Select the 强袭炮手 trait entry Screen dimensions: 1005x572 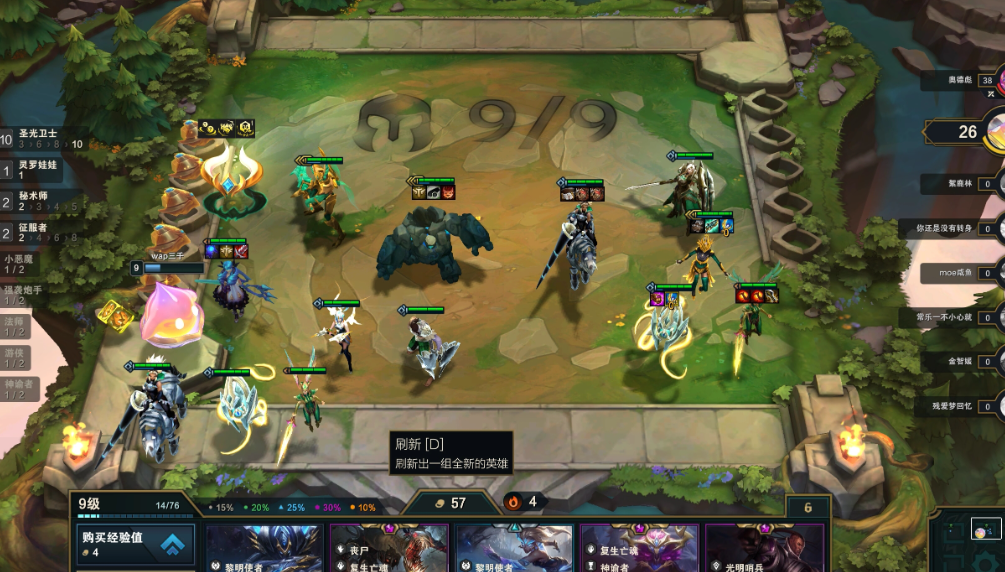(22, 295)
